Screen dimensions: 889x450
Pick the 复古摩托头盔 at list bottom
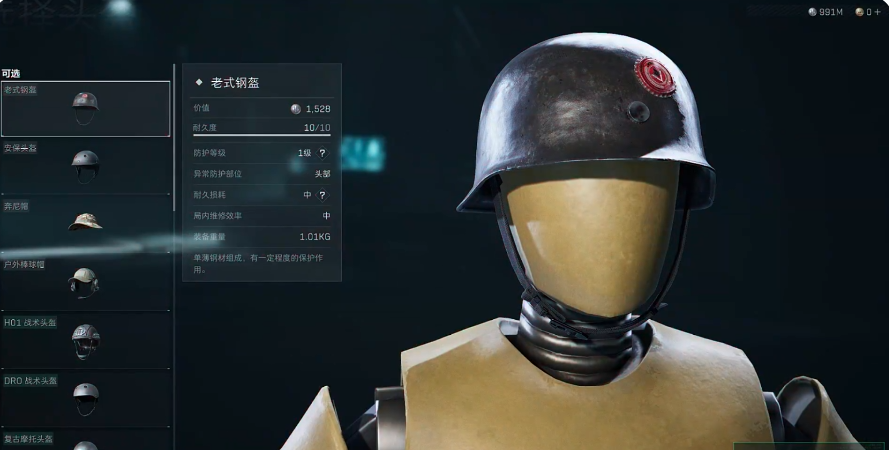(85, 441)
